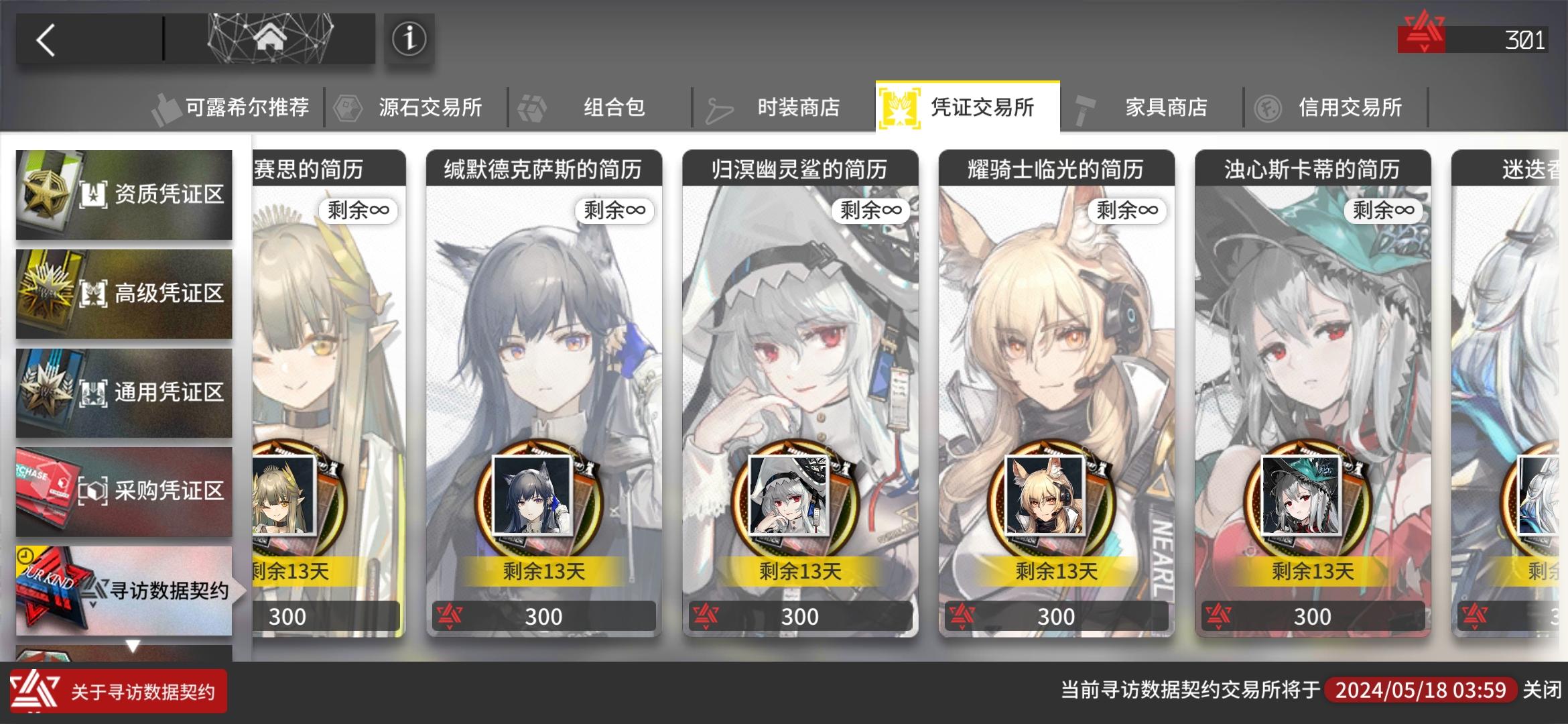Image resolution: width=1568 pixels, height=724 pixels.
Task: Purchase 缄默德克萨斯的简历 for 300
Action: [x=543, y=615]
